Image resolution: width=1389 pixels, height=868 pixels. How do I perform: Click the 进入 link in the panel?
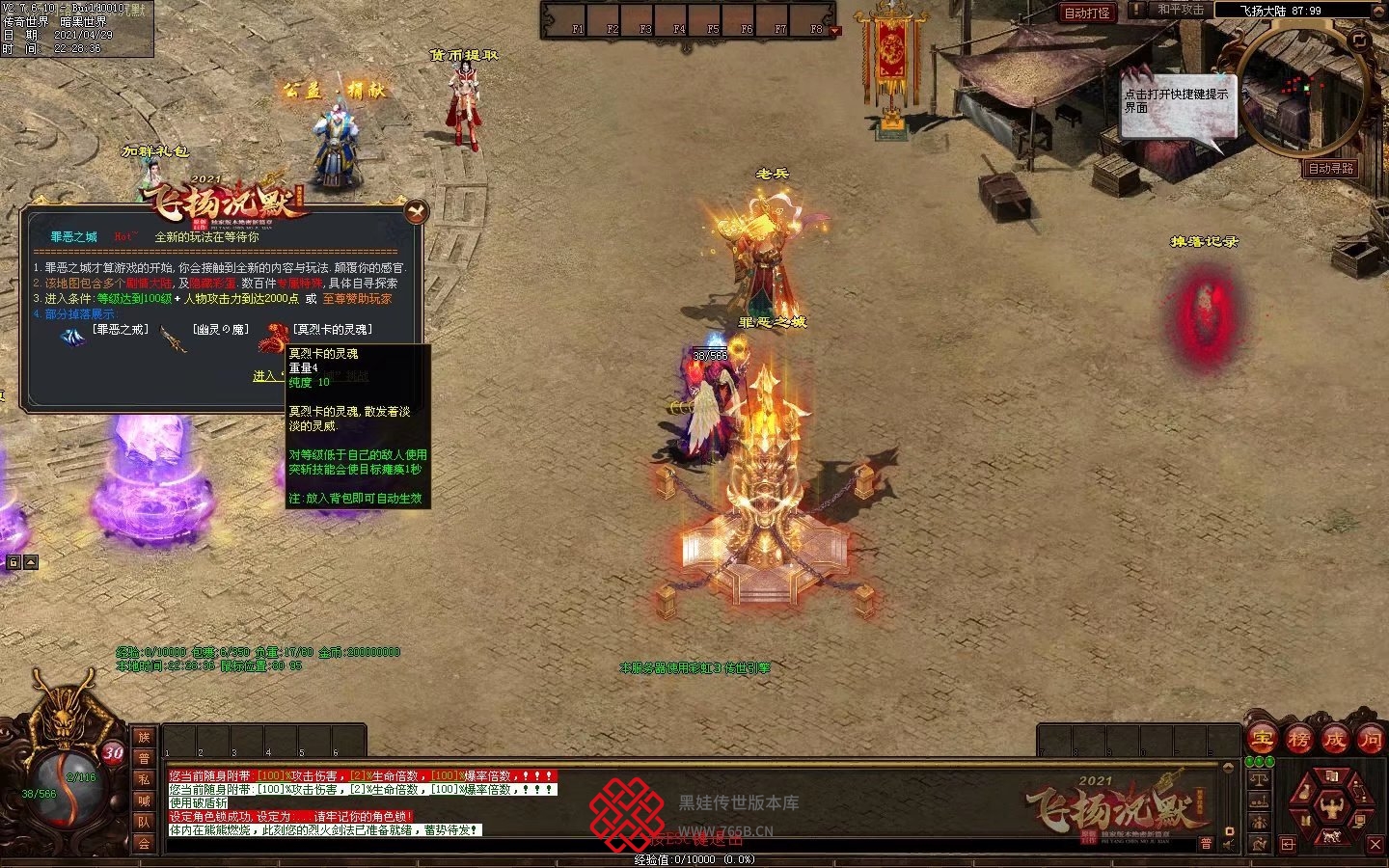263,376
